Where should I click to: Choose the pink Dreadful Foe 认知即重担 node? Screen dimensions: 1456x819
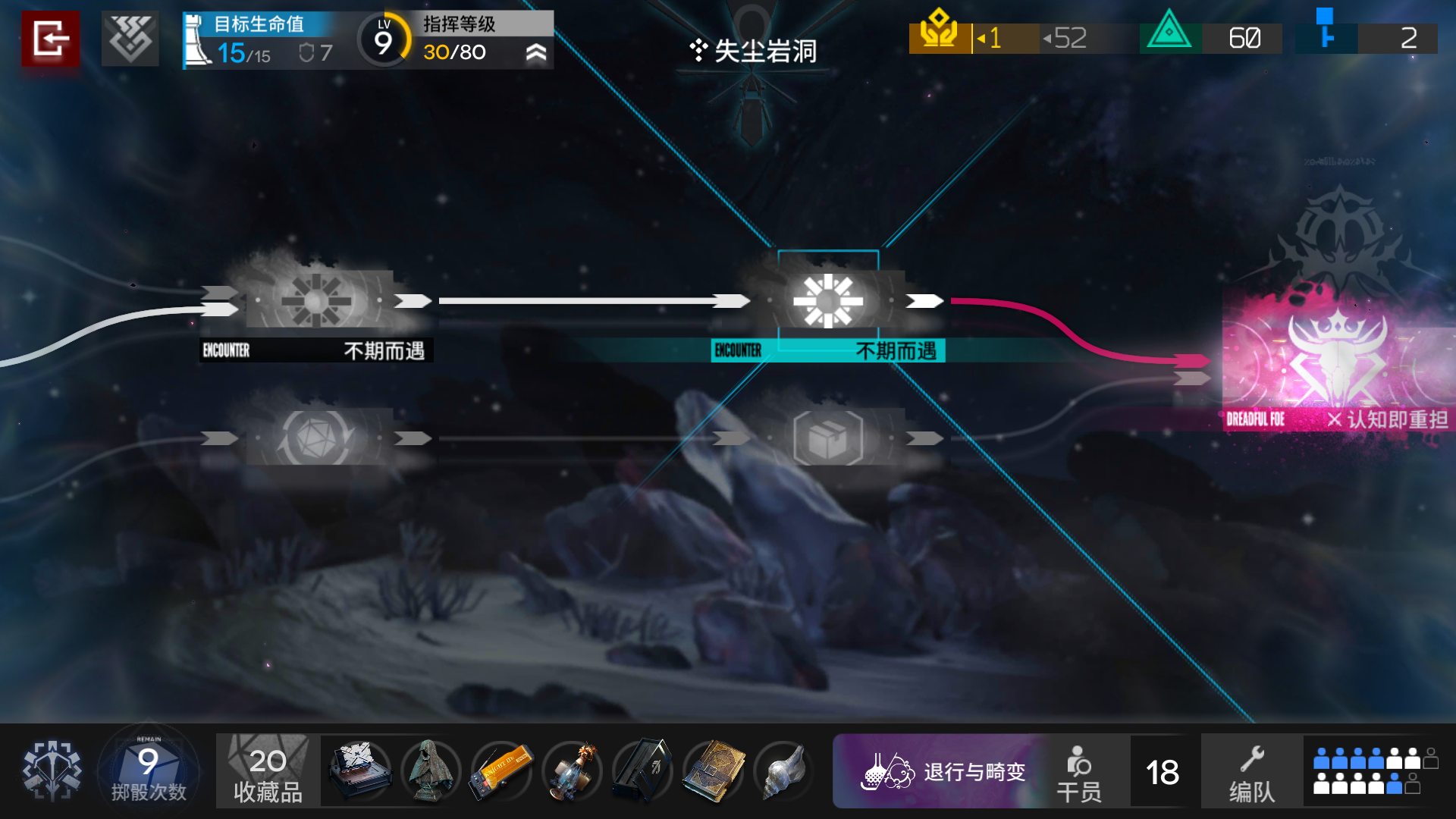[x=1338, y=360]
